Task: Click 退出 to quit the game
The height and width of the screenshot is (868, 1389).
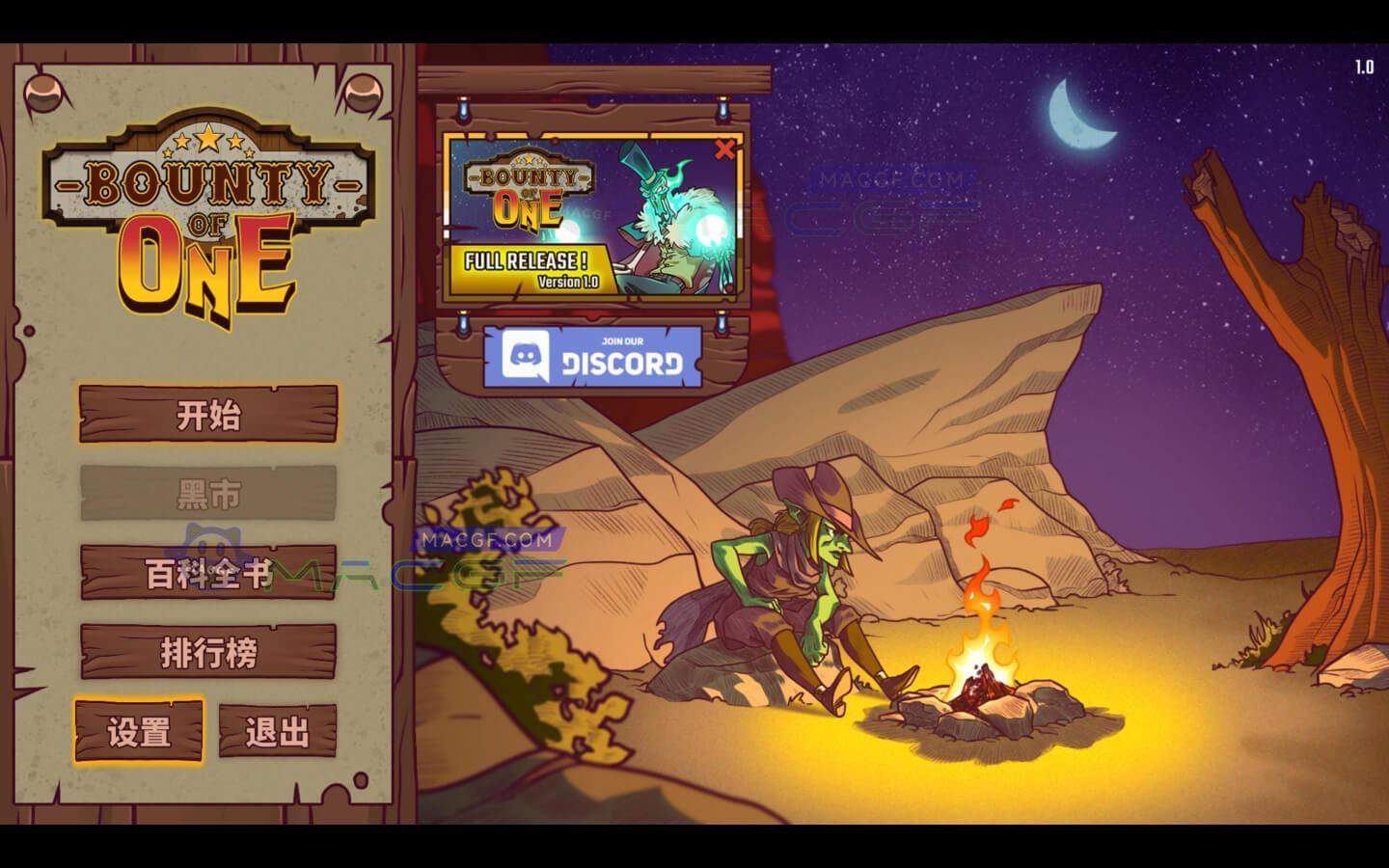Action: [278, 731]
